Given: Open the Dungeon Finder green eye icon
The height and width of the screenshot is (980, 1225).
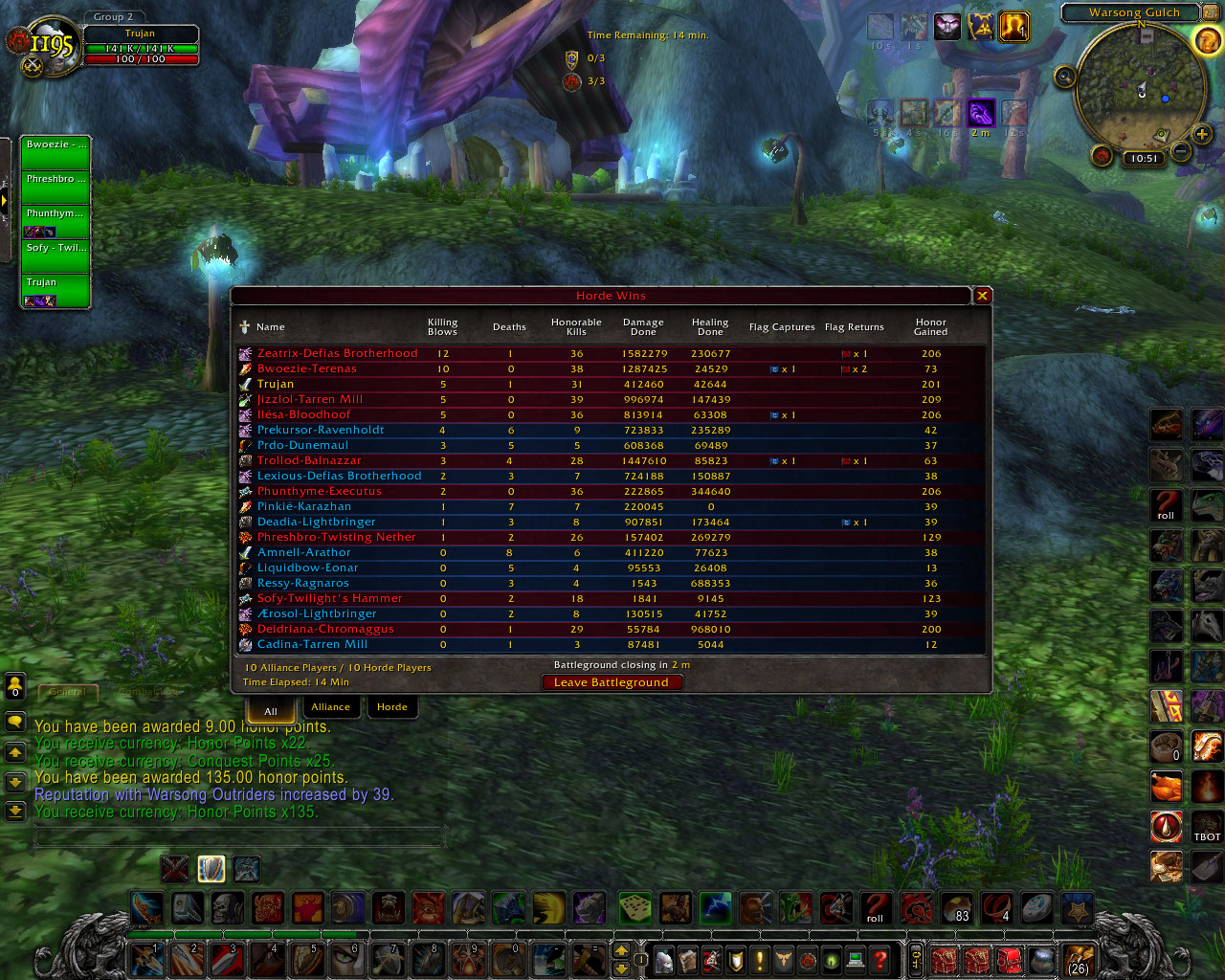Looking at the screenshot, I should click(831, 960).
